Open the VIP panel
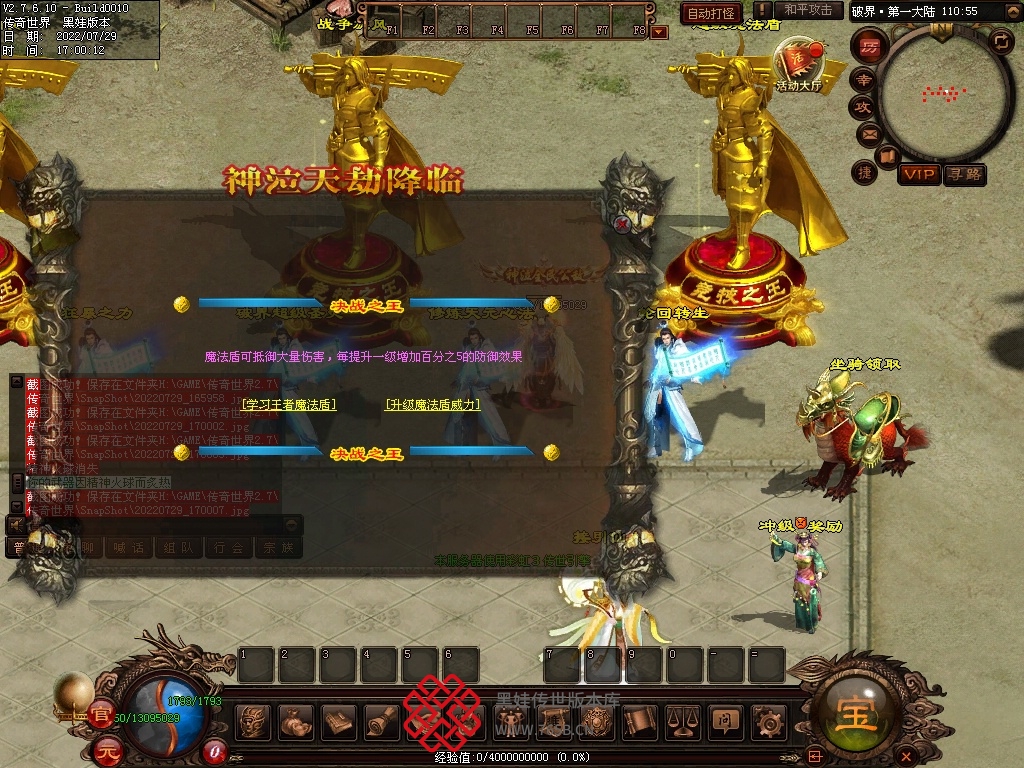Screen dimensions: 1024x768 coord(918,174)
